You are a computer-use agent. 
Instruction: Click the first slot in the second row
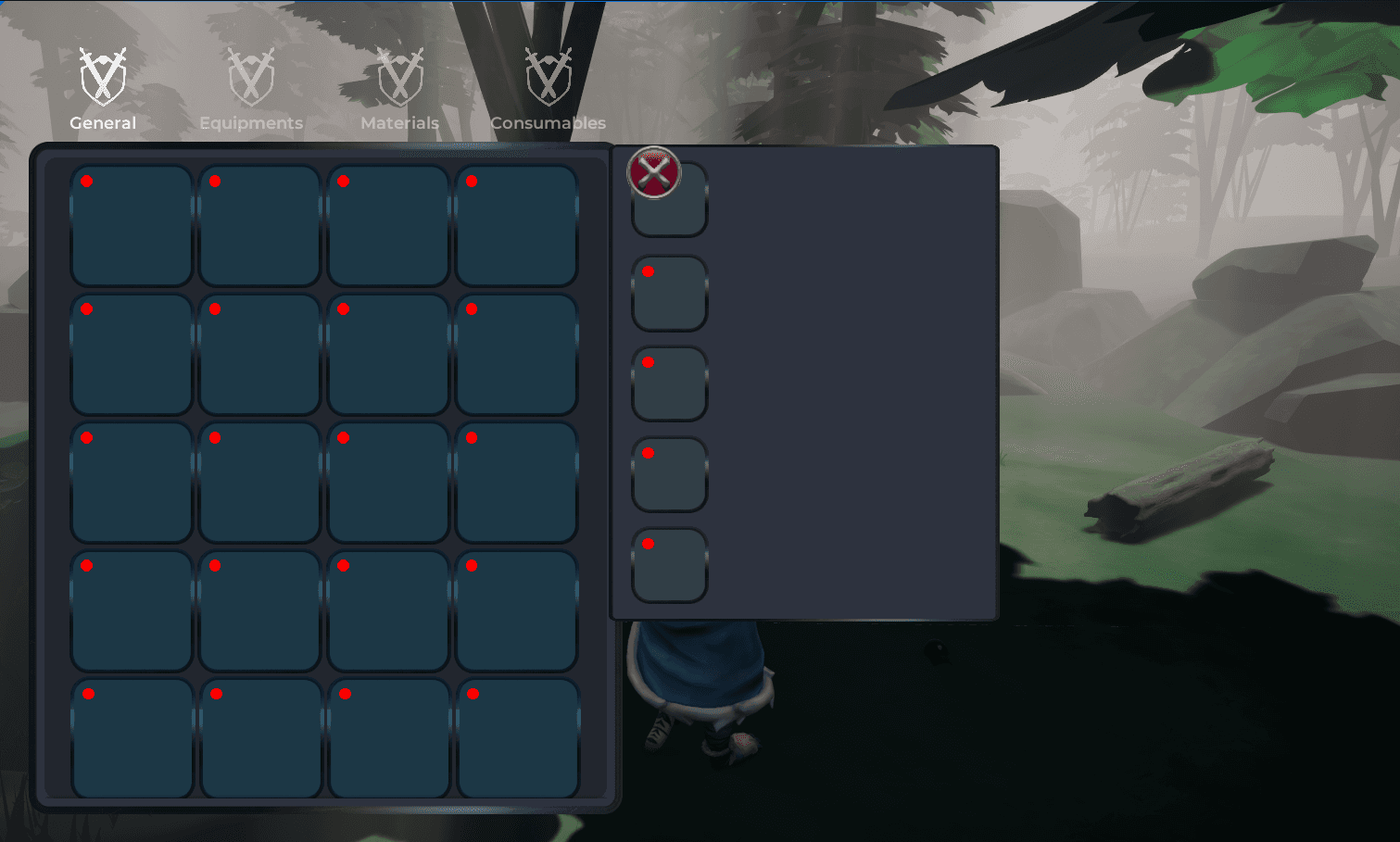point(131,352)
